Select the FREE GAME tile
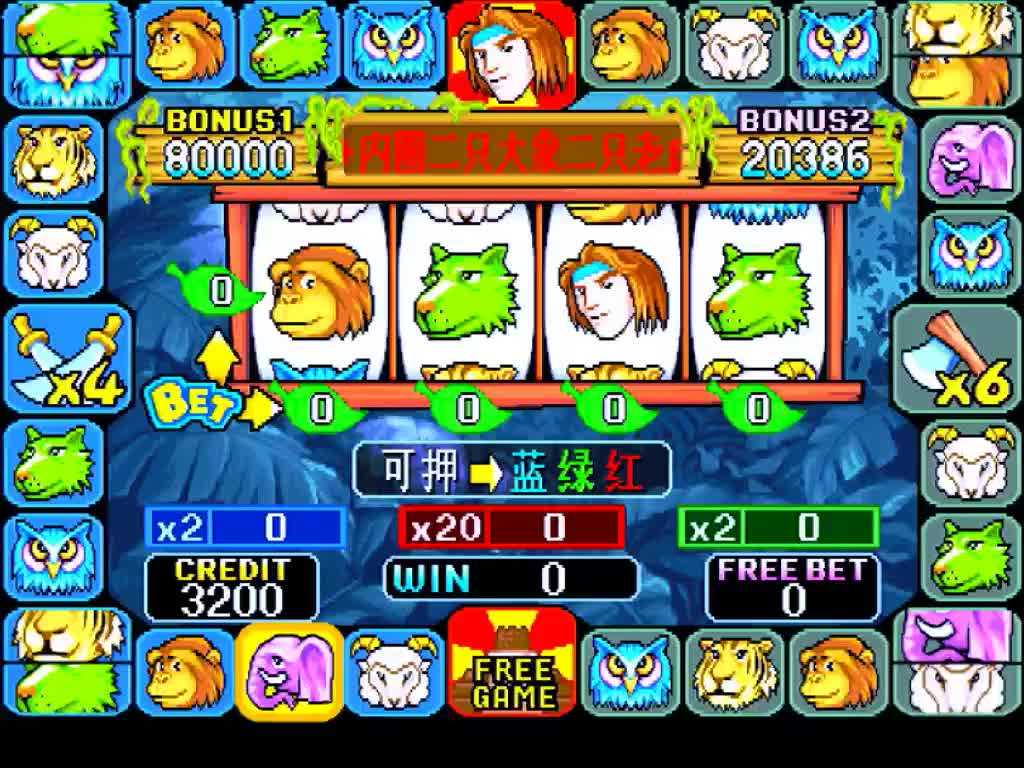The height and width of the screenshot is (768, 1024). point(512,662)
